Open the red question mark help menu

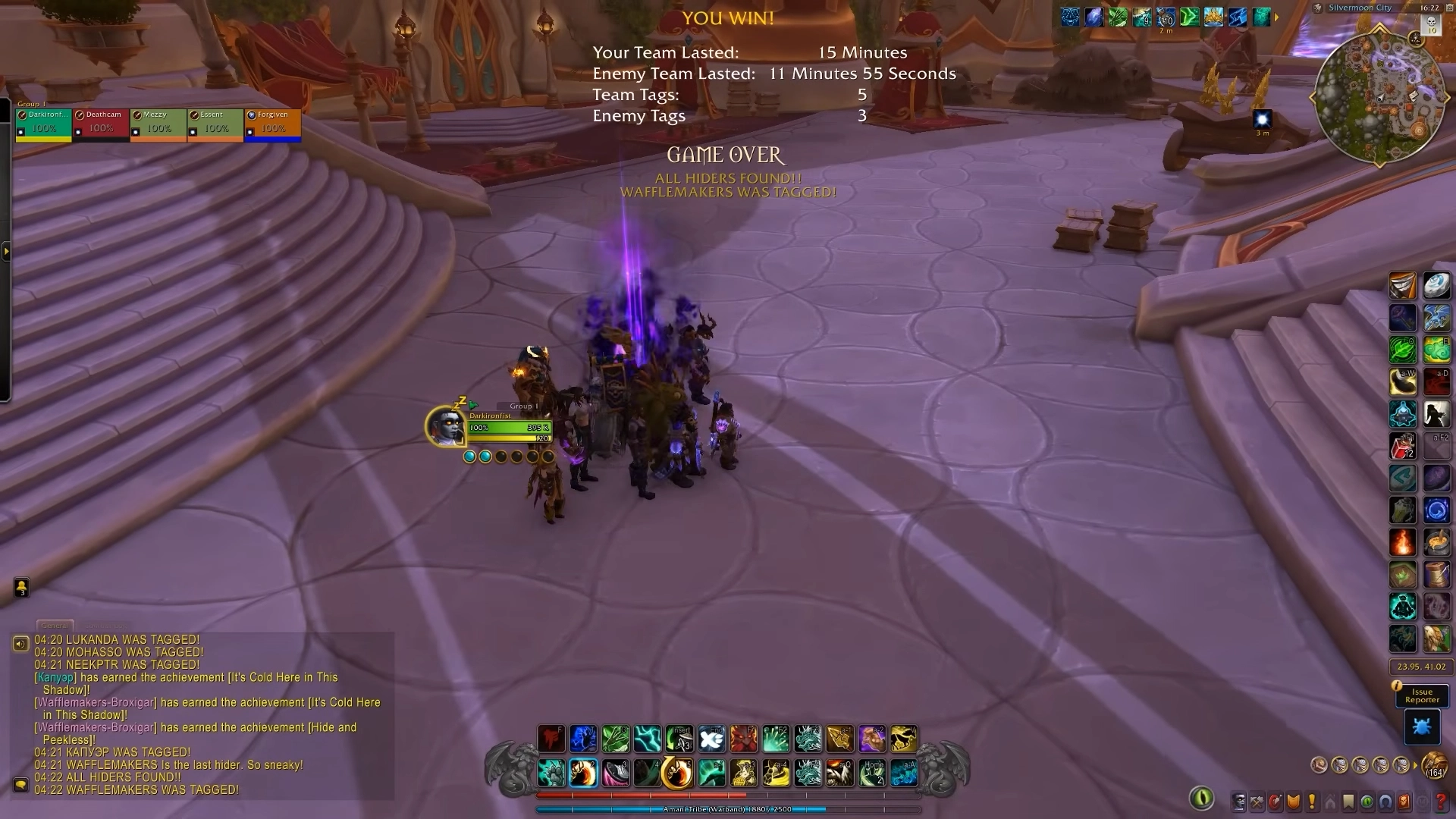click(x=1441, y=802)
